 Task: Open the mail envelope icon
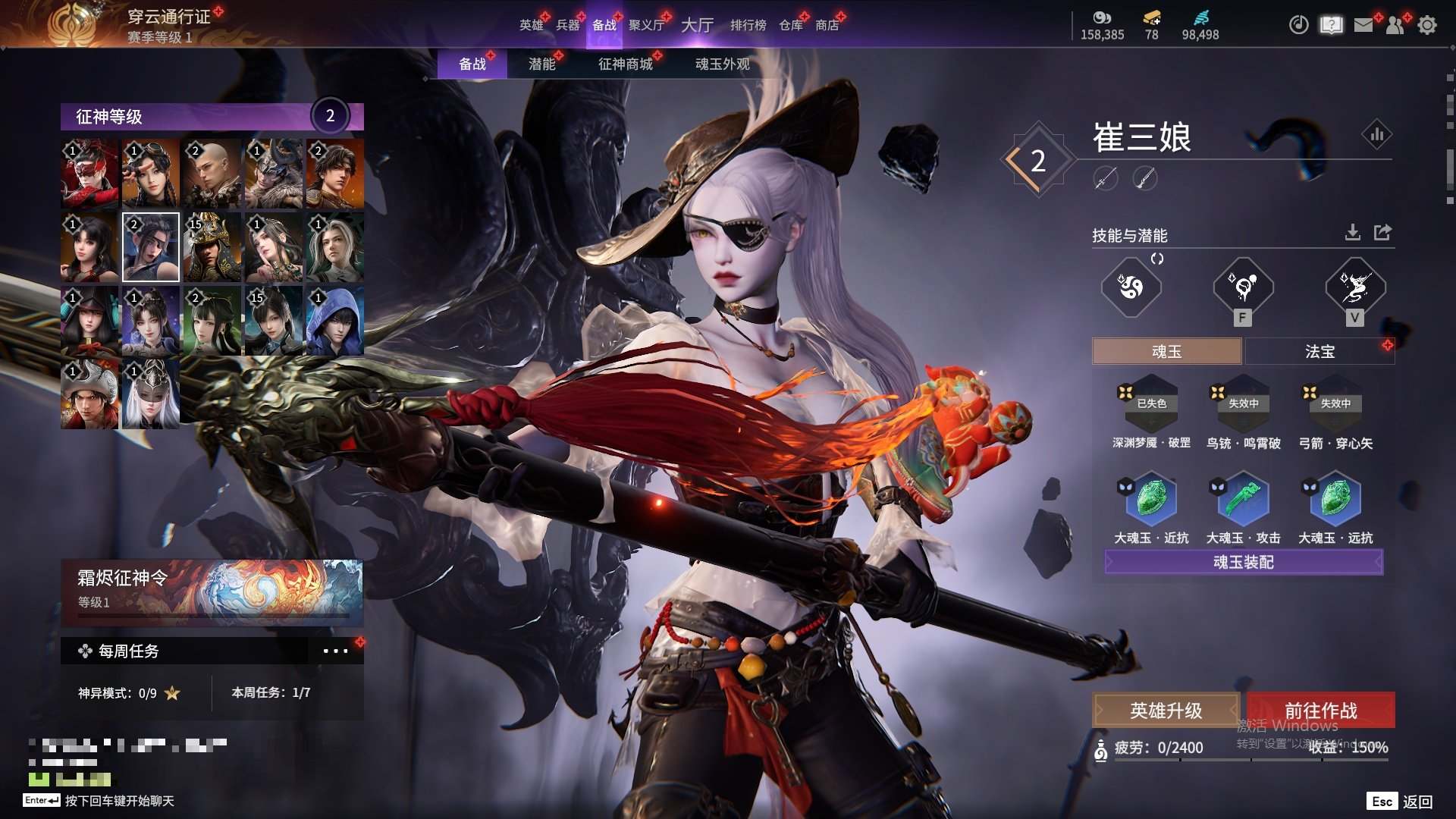(x=1363, y=25)
